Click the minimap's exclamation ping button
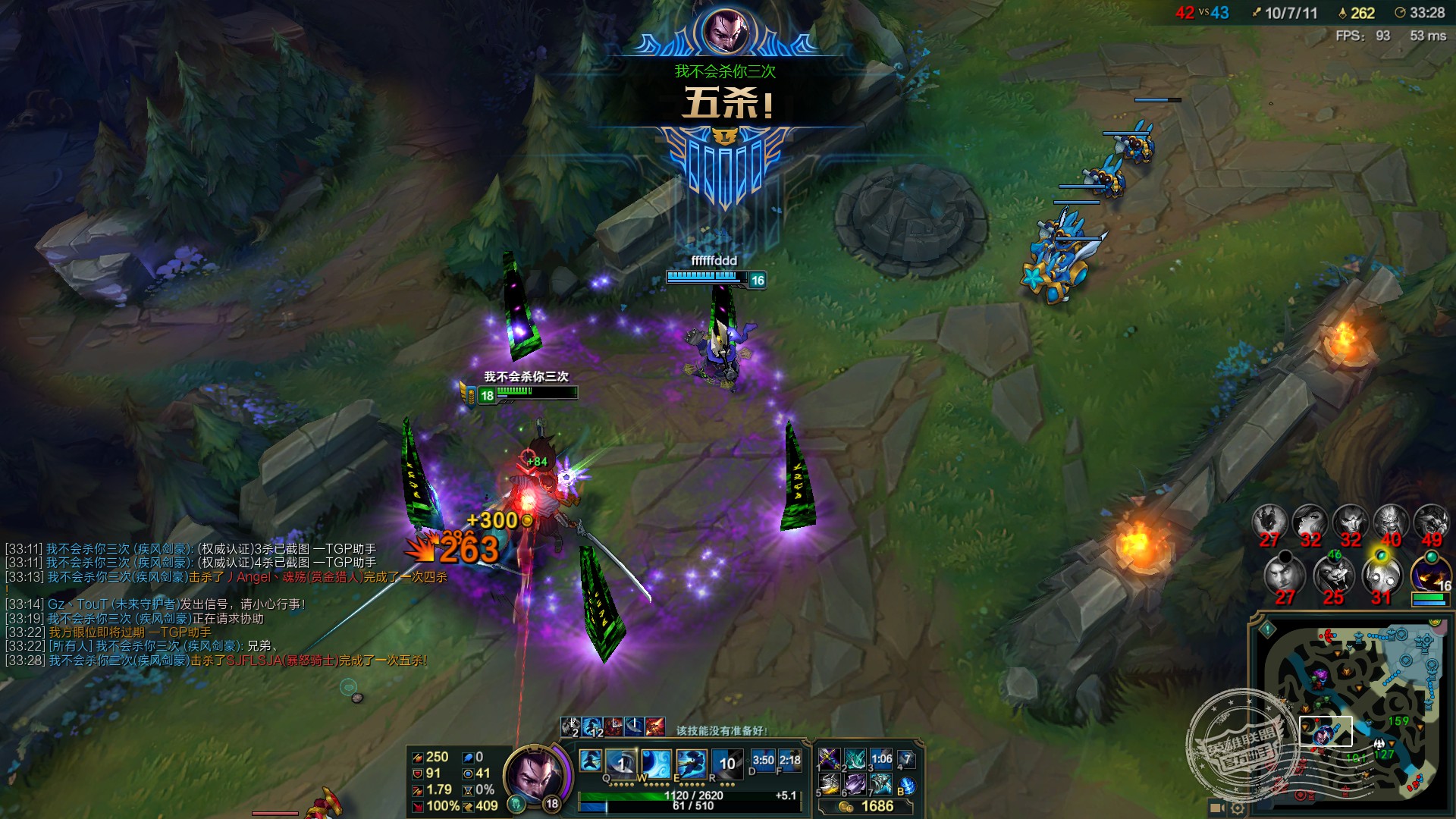This screenshot has width=1456, height=819. 1268,629
